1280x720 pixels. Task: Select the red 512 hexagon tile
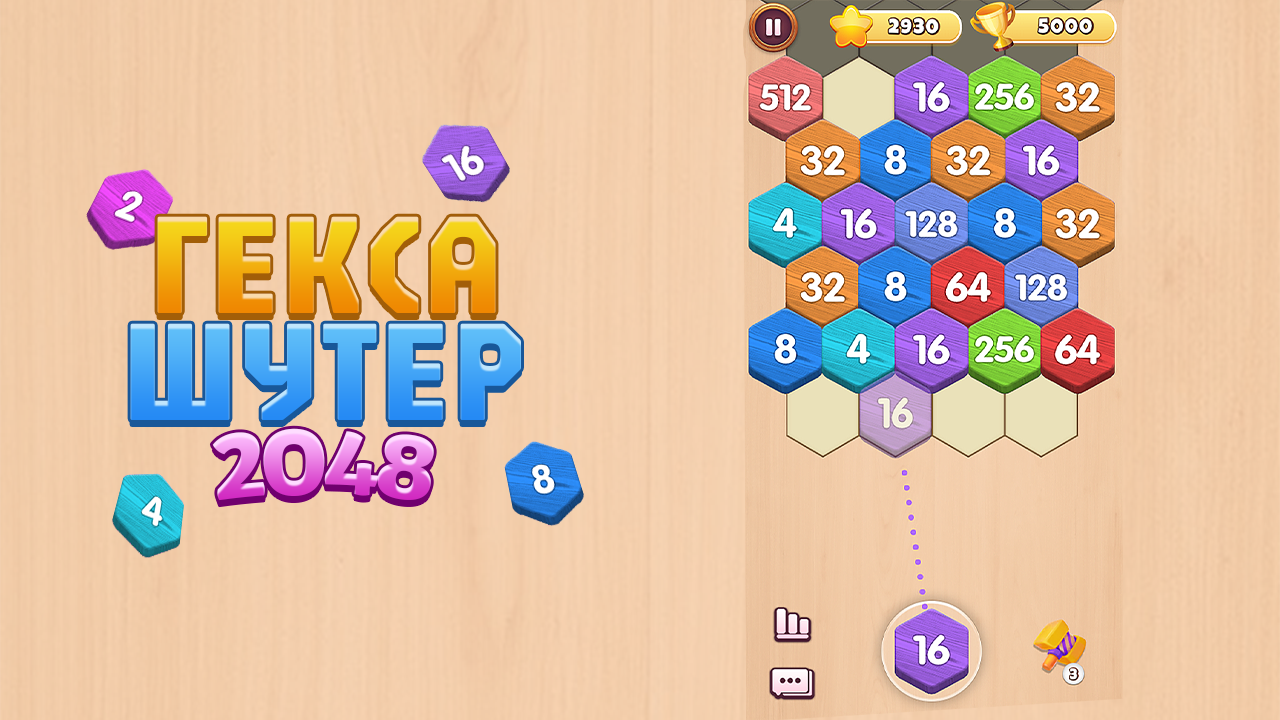coord(787,97)
